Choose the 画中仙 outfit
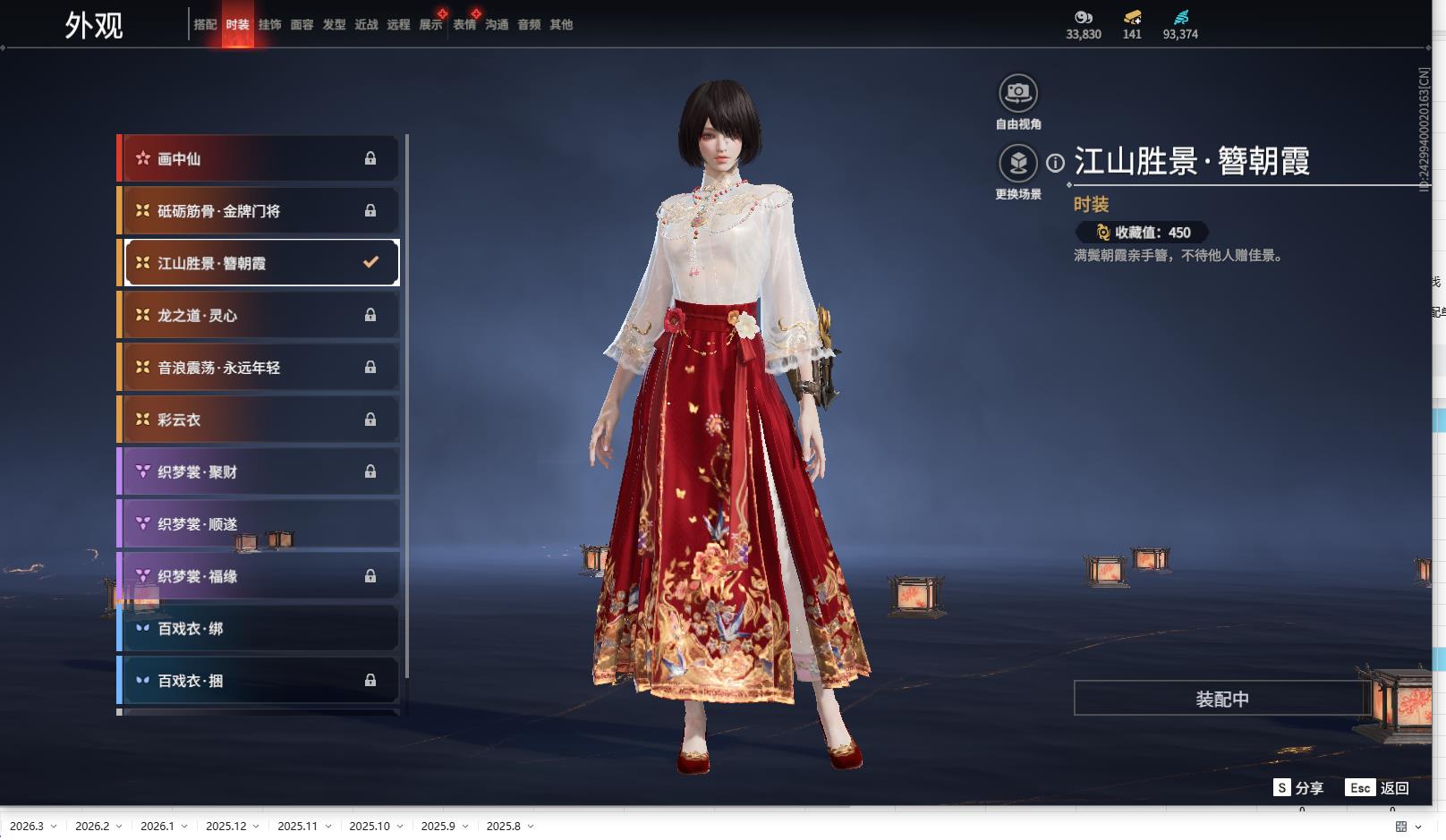The height and width of the screenshot is (840, 1446). pos(258,158)
